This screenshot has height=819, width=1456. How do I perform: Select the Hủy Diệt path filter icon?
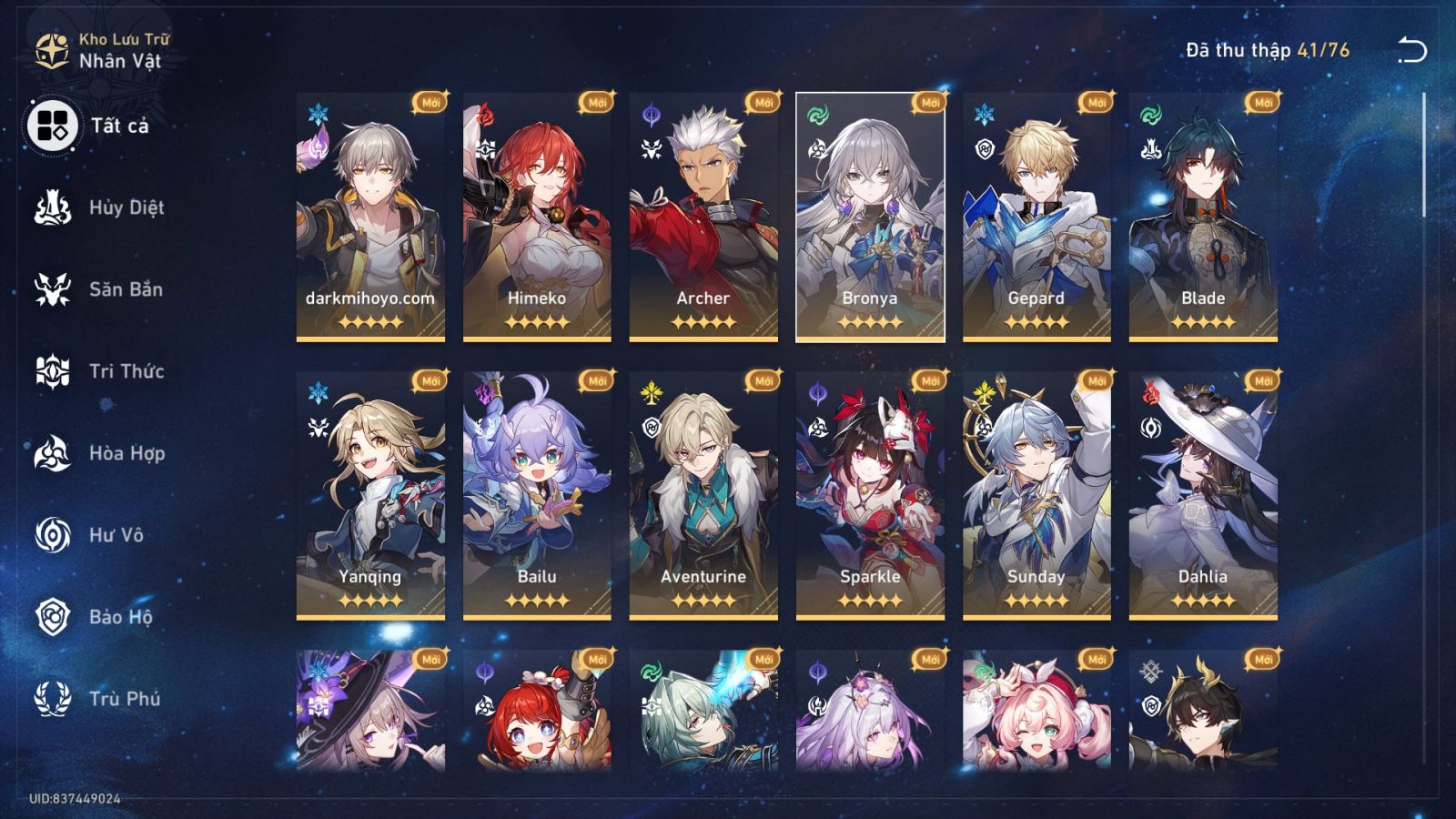click(x=55, y=207)
